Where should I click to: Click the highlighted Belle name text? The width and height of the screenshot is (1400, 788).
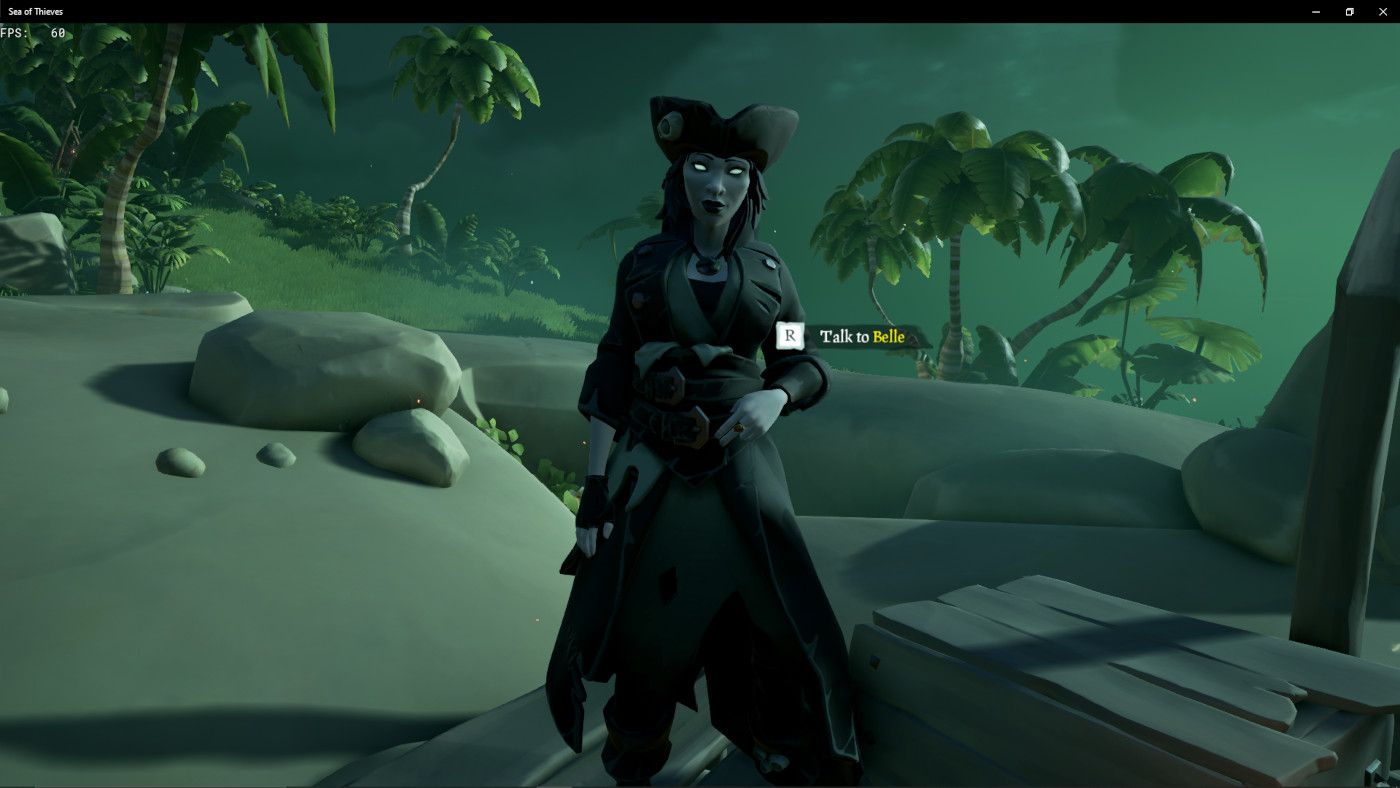point(888,337)
